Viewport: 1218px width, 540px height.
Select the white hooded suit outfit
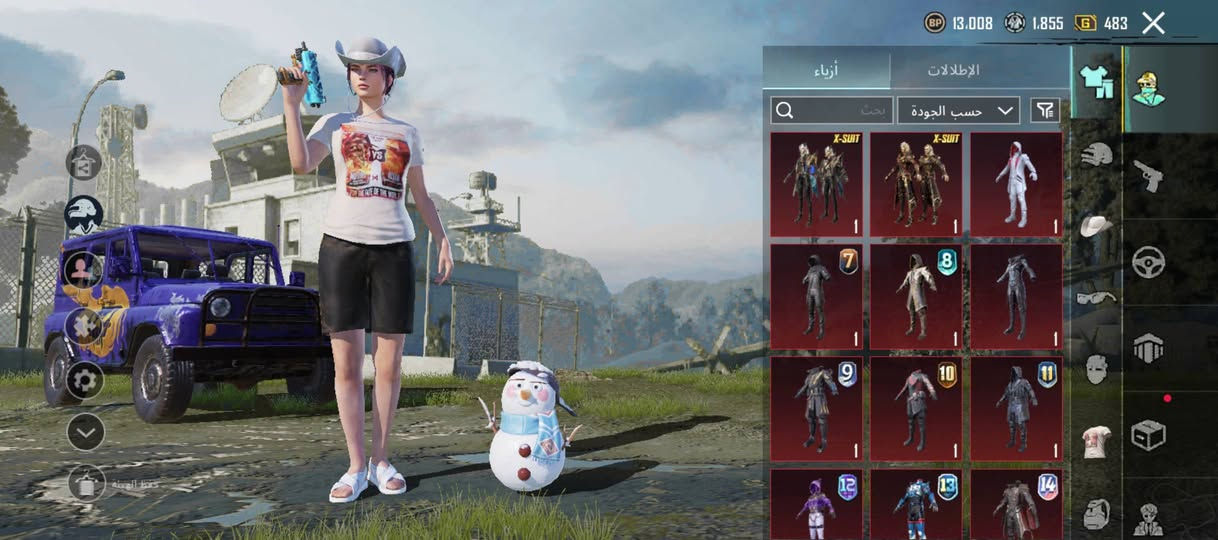1016,184
